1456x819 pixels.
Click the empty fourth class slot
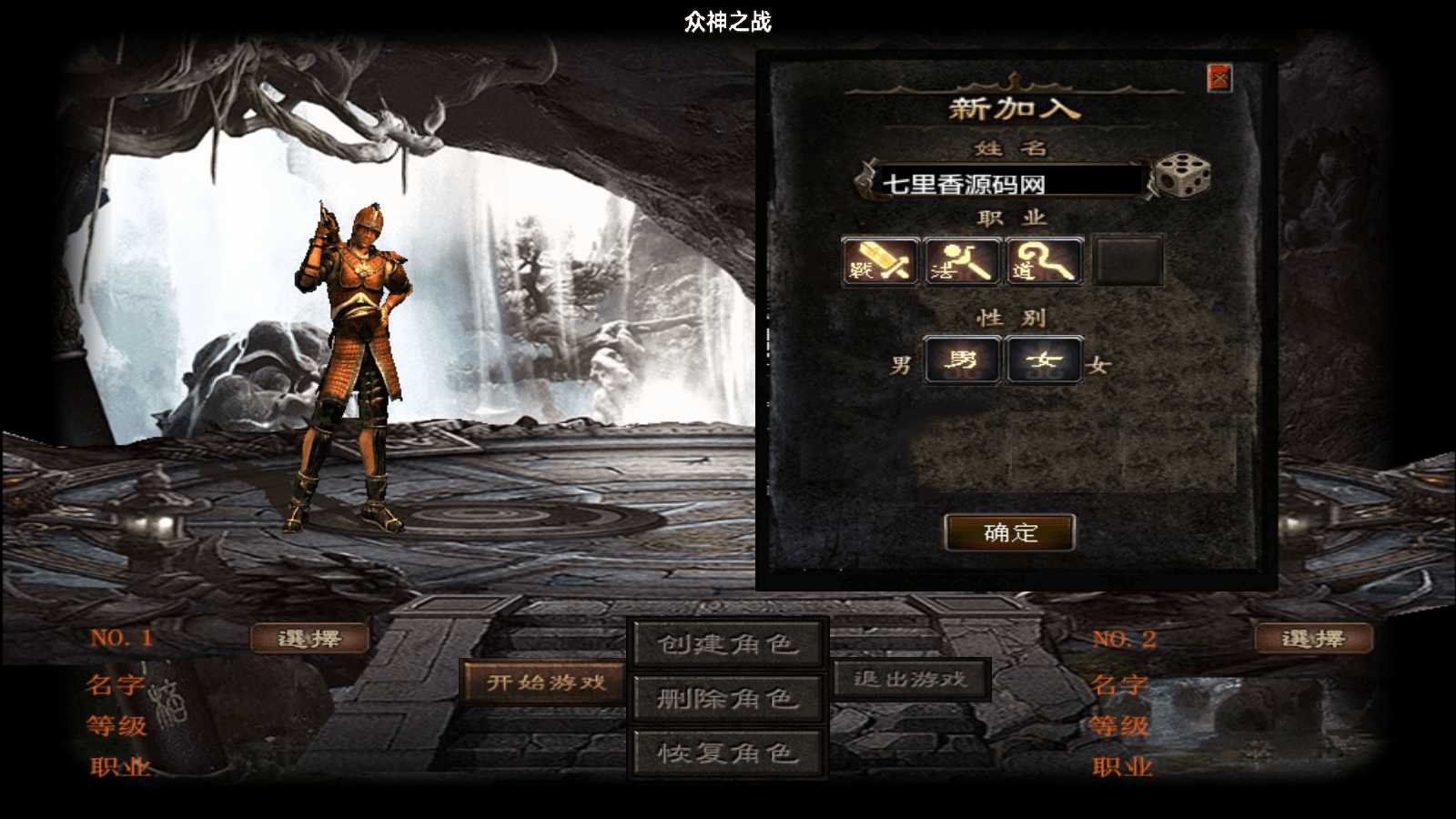[x=1131, y=262]
